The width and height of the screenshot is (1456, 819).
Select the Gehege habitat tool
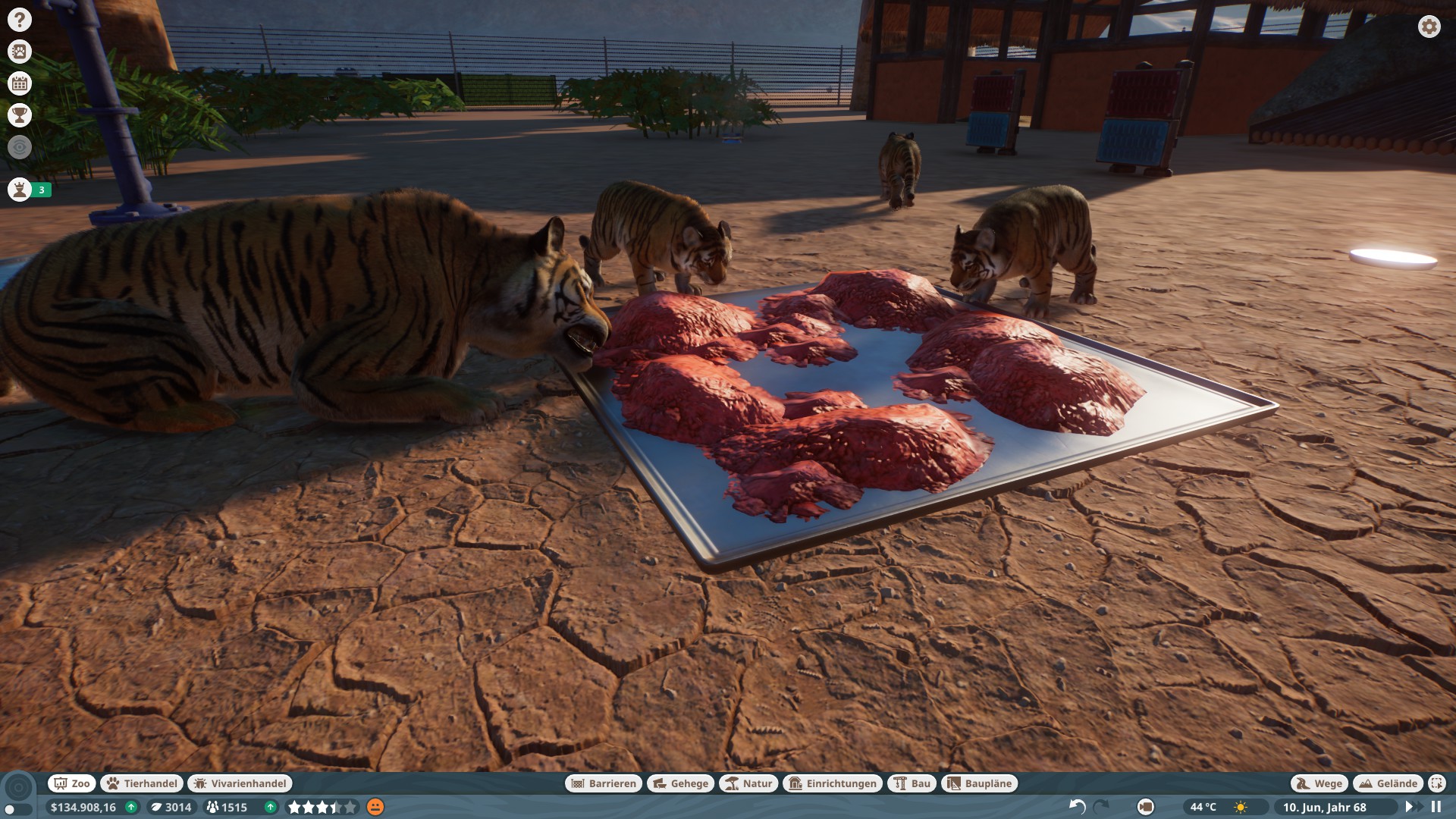point(680,783)
